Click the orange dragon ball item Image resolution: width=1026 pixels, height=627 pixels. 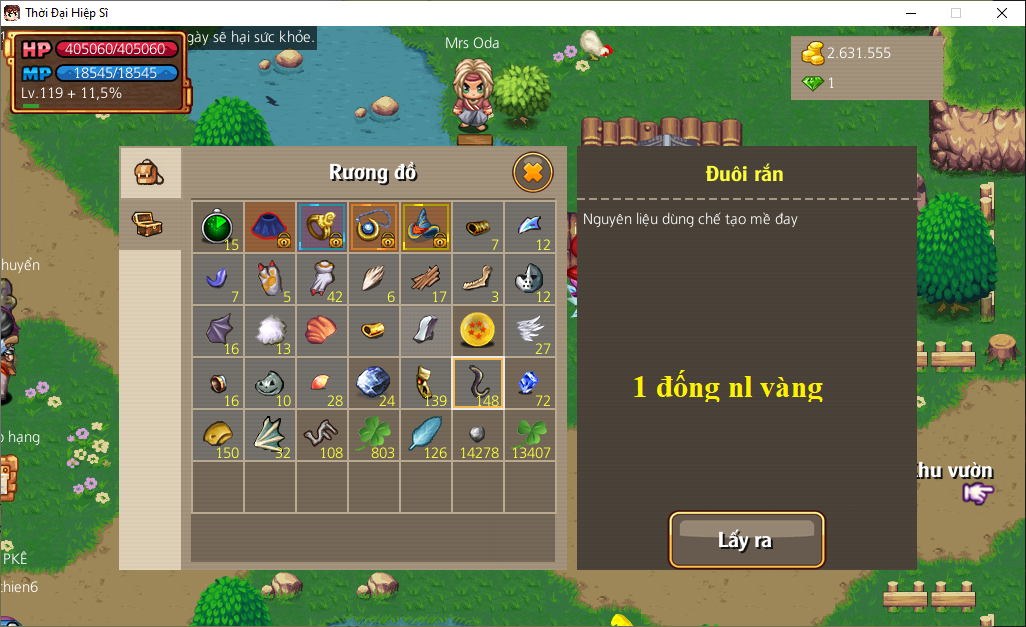[x=478, y=331]
